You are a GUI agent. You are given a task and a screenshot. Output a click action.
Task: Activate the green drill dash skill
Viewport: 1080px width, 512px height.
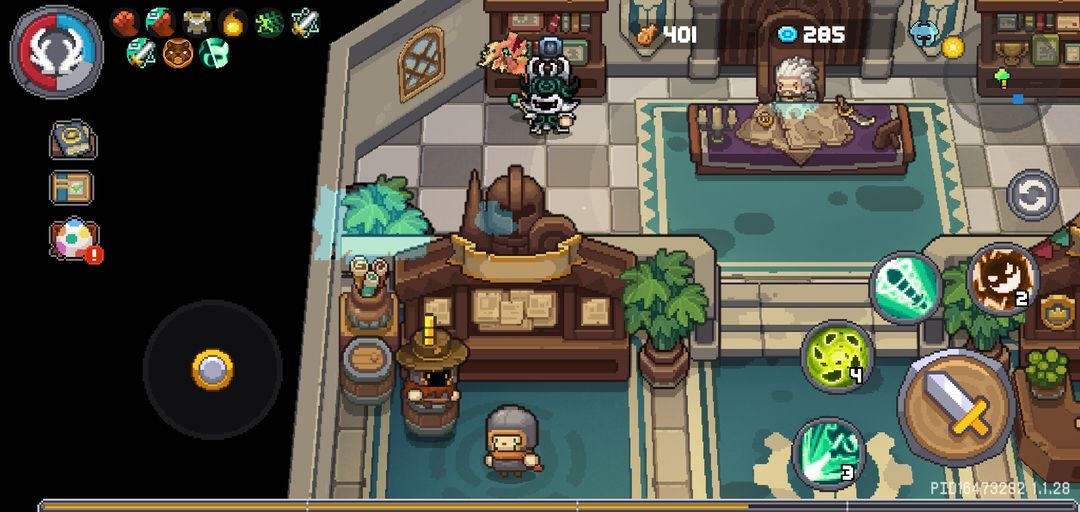pyautogui.click(x=905, y=287)
